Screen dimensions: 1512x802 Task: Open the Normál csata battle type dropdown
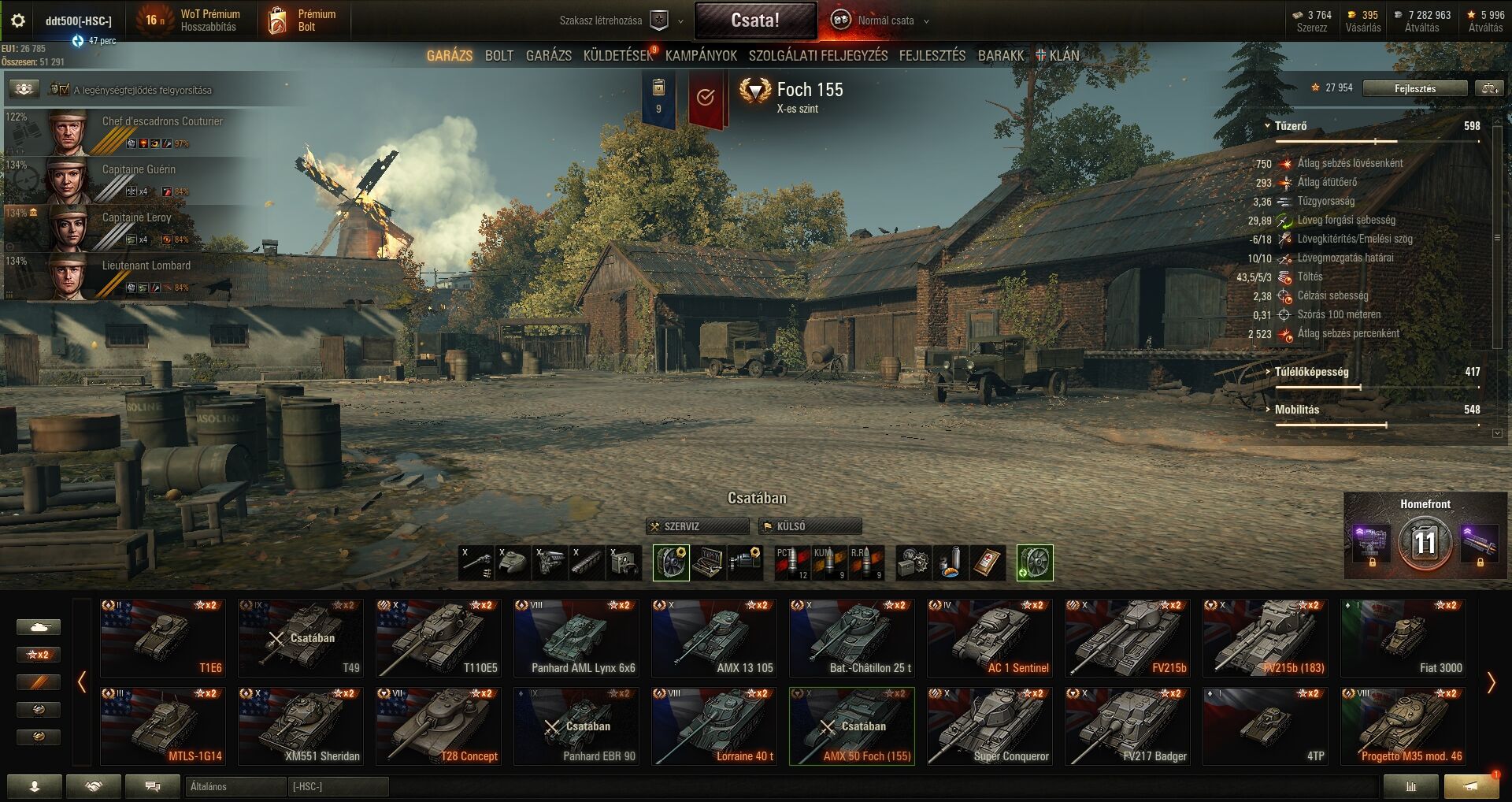885,20
